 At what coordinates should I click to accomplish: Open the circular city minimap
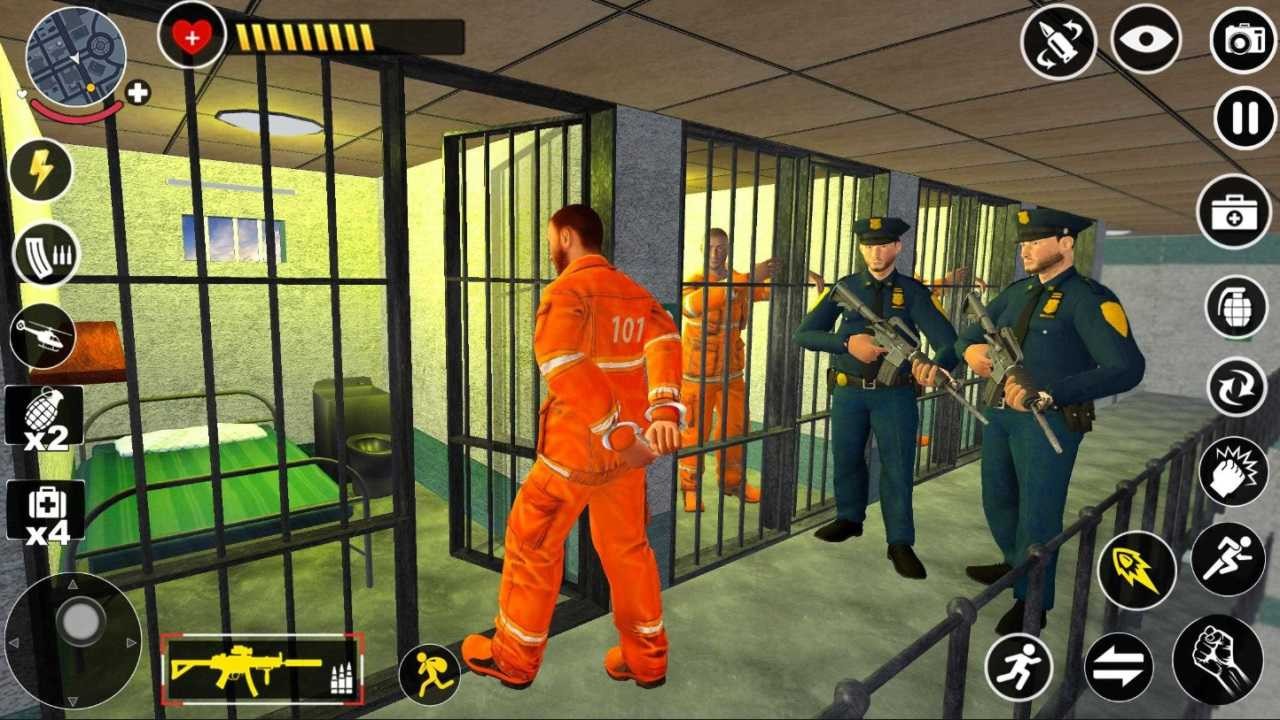click(x=75, y=55)
